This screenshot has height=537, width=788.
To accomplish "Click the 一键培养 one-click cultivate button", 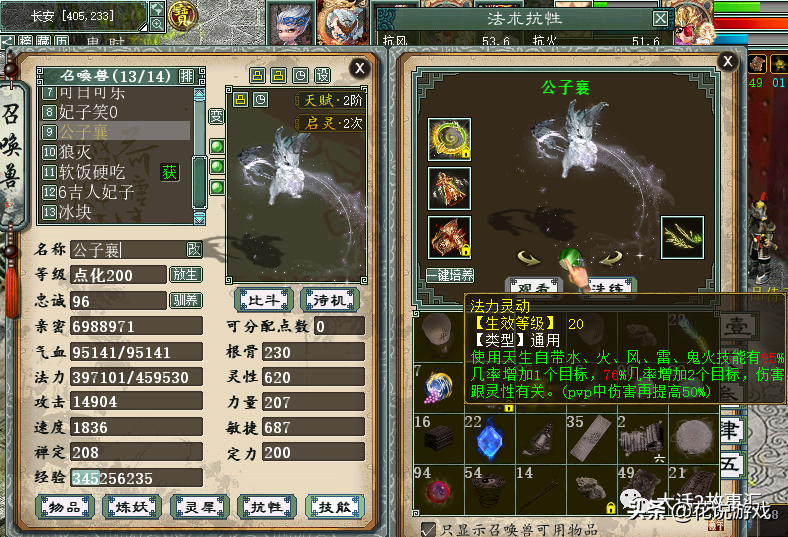I will tap(449, 275).
